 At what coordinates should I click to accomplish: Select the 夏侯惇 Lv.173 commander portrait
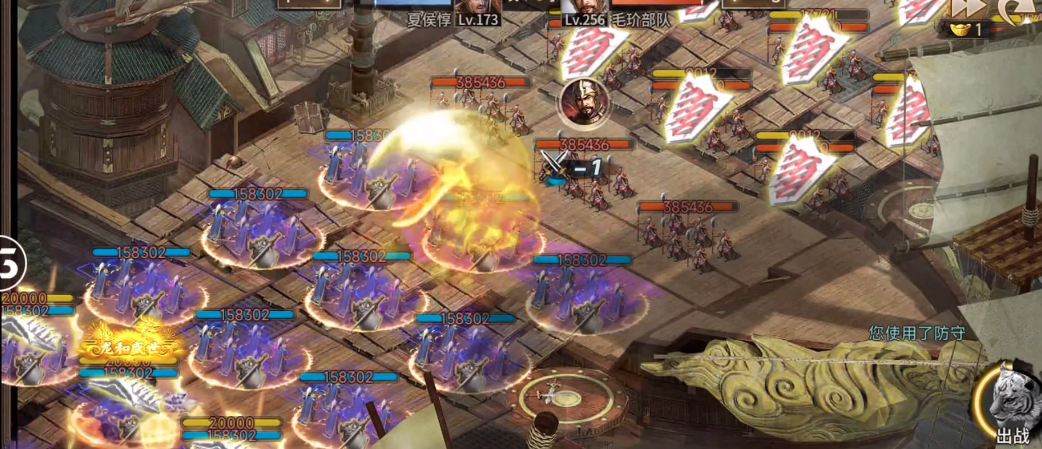click(x=478, y=6)
